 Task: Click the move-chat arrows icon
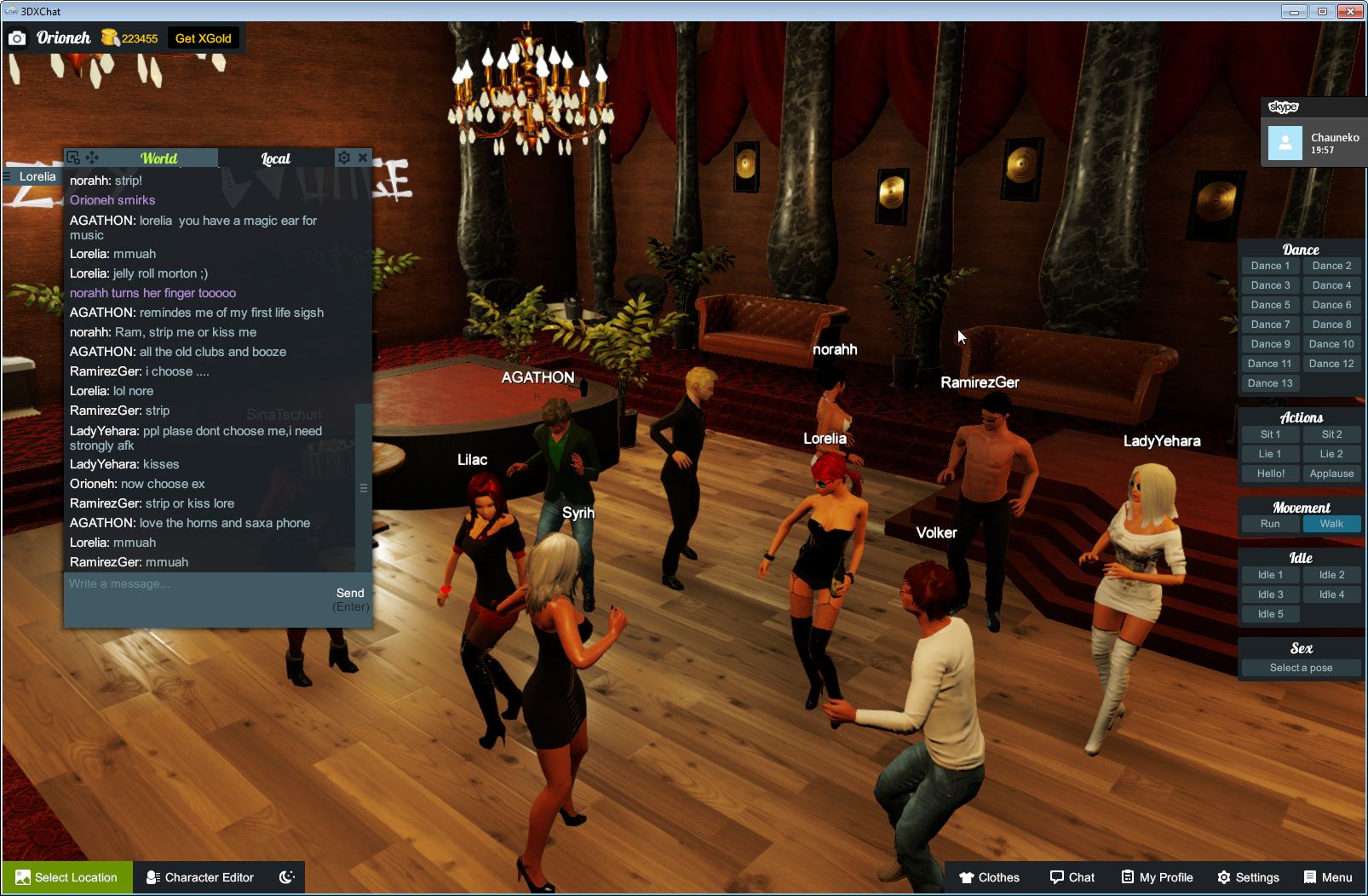(x=94, y=157)
